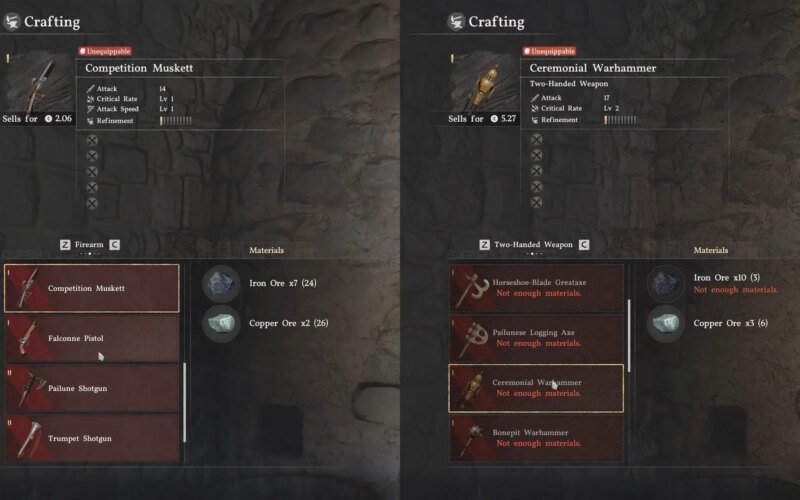This screenshot has width=800, height=500.
Task: Click the Copper Ore x3 material icon
Action: click(x=665, y=323)
